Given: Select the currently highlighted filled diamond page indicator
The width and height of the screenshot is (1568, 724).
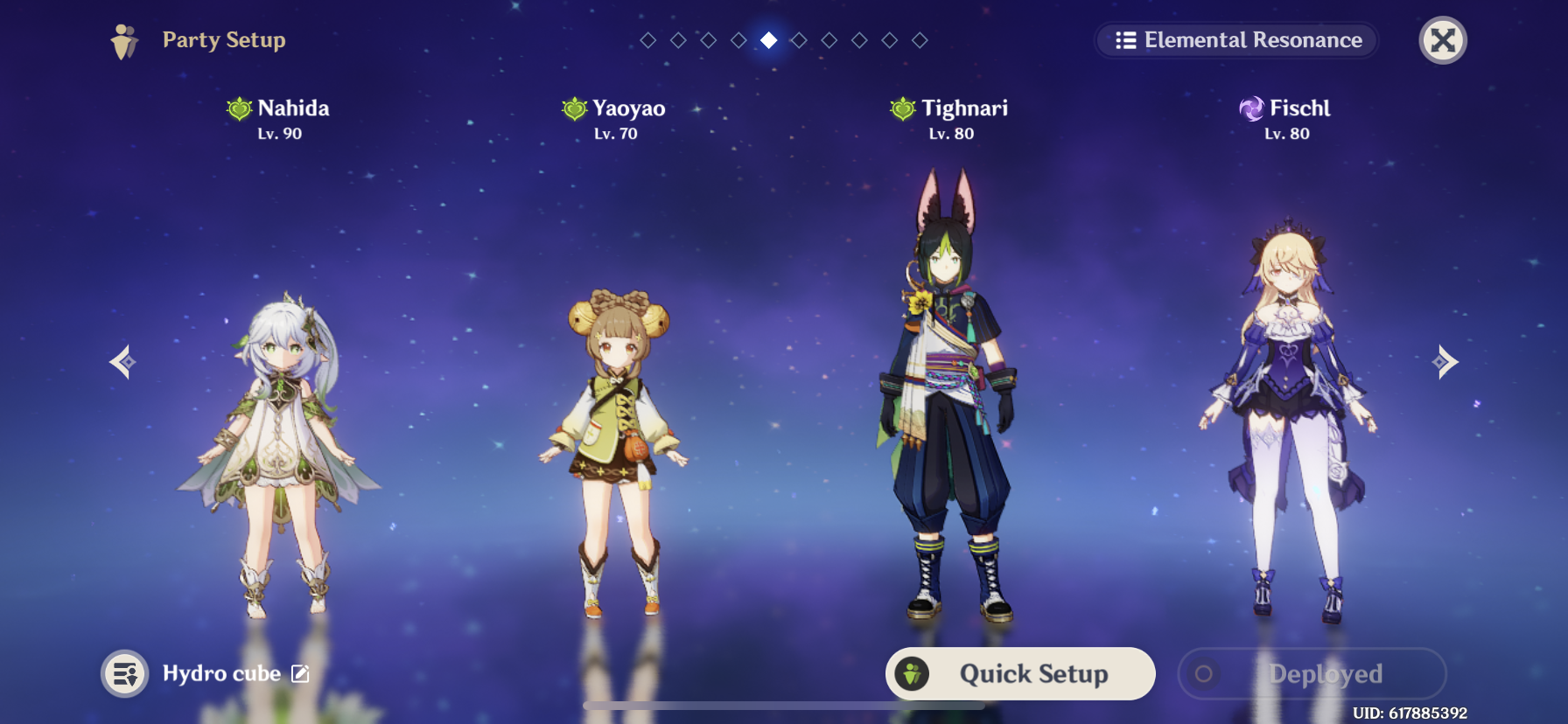Looking at the screenshot, I should [769, 39].
